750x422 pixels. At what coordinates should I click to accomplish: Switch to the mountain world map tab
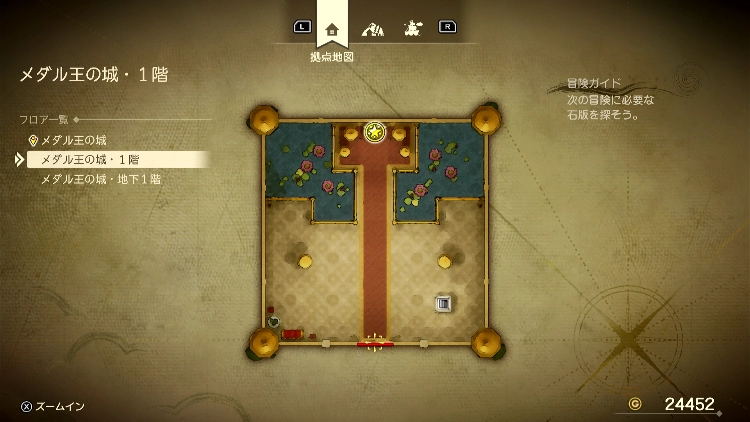click(372, 28)
